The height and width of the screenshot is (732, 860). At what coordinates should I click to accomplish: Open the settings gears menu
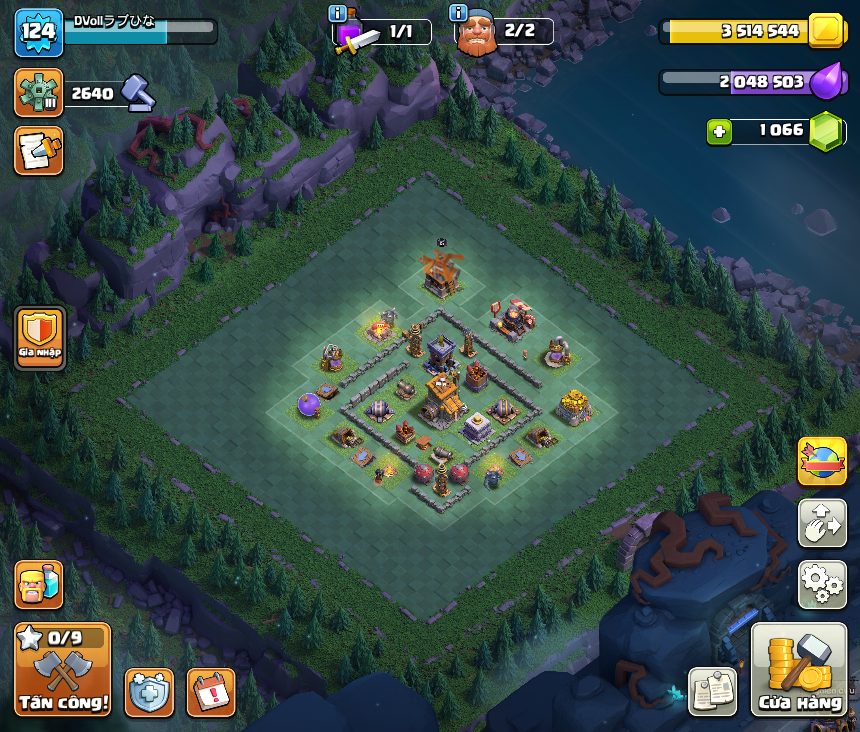tap(822, 584)
